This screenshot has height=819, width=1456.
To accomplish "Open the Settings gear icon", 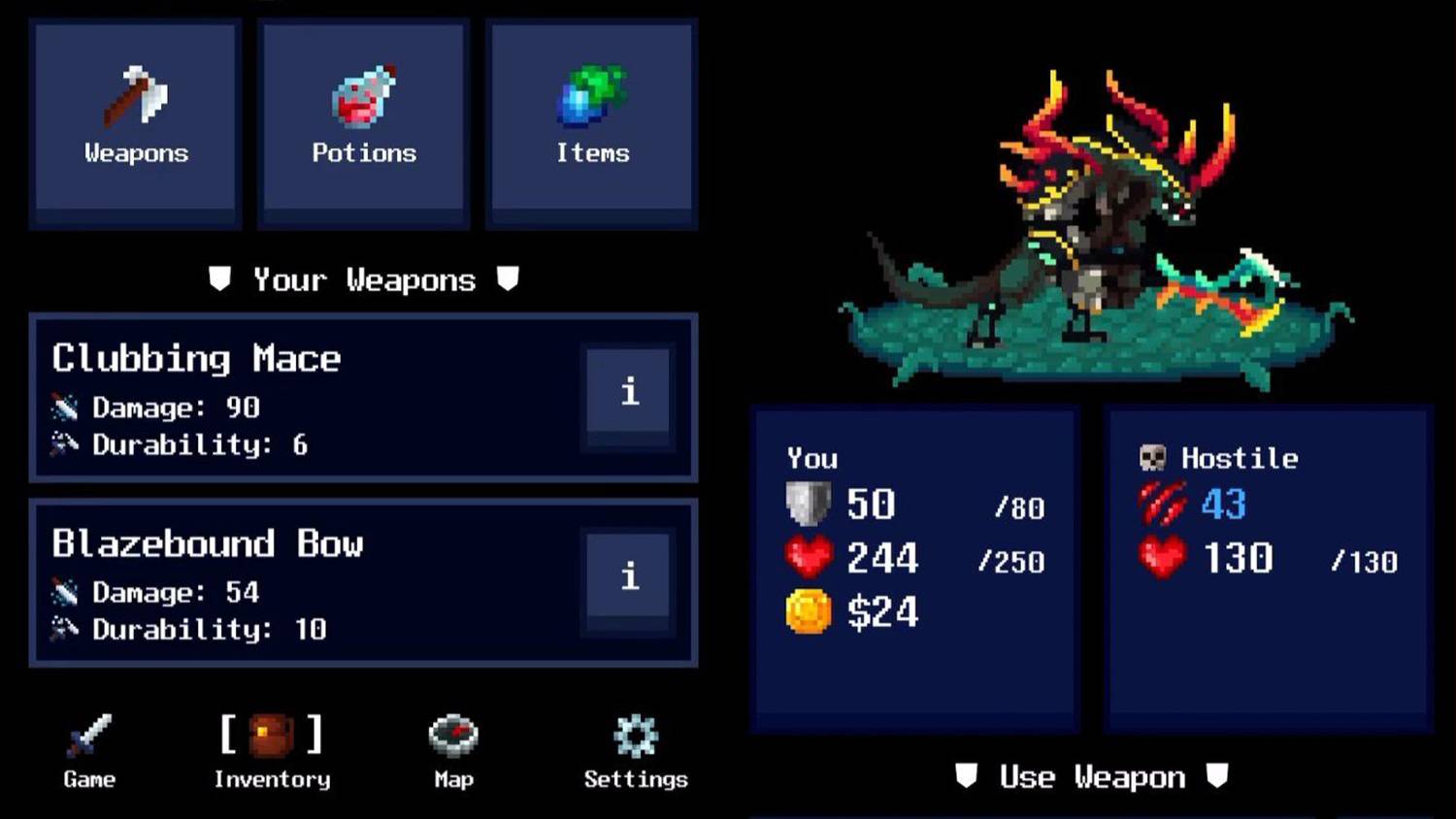I will pos(635,735).
